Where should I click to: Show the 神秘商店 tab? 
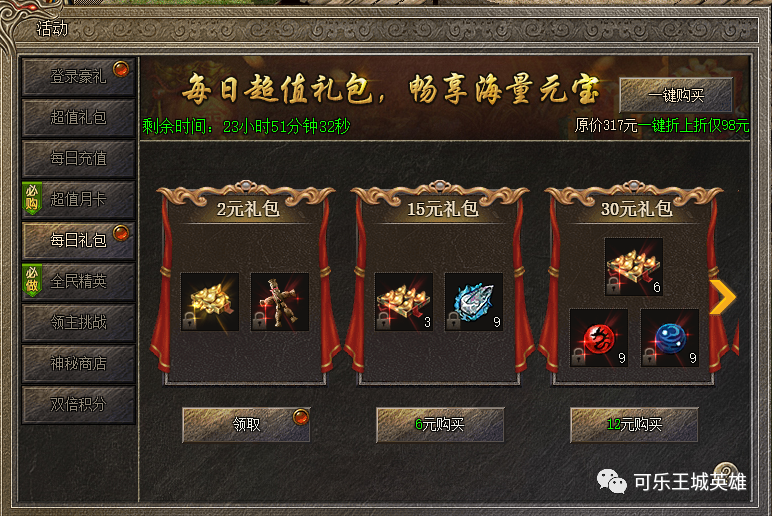coord(78,364)
